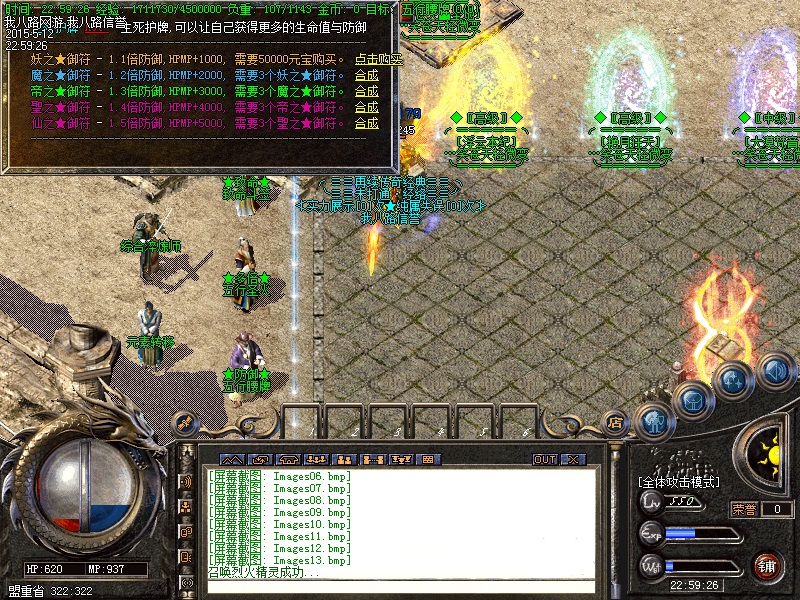Image resolution: width=800 pixels, height=600 pixels.
Task: Click the OUT button above the chat
Action: point(545,459)
